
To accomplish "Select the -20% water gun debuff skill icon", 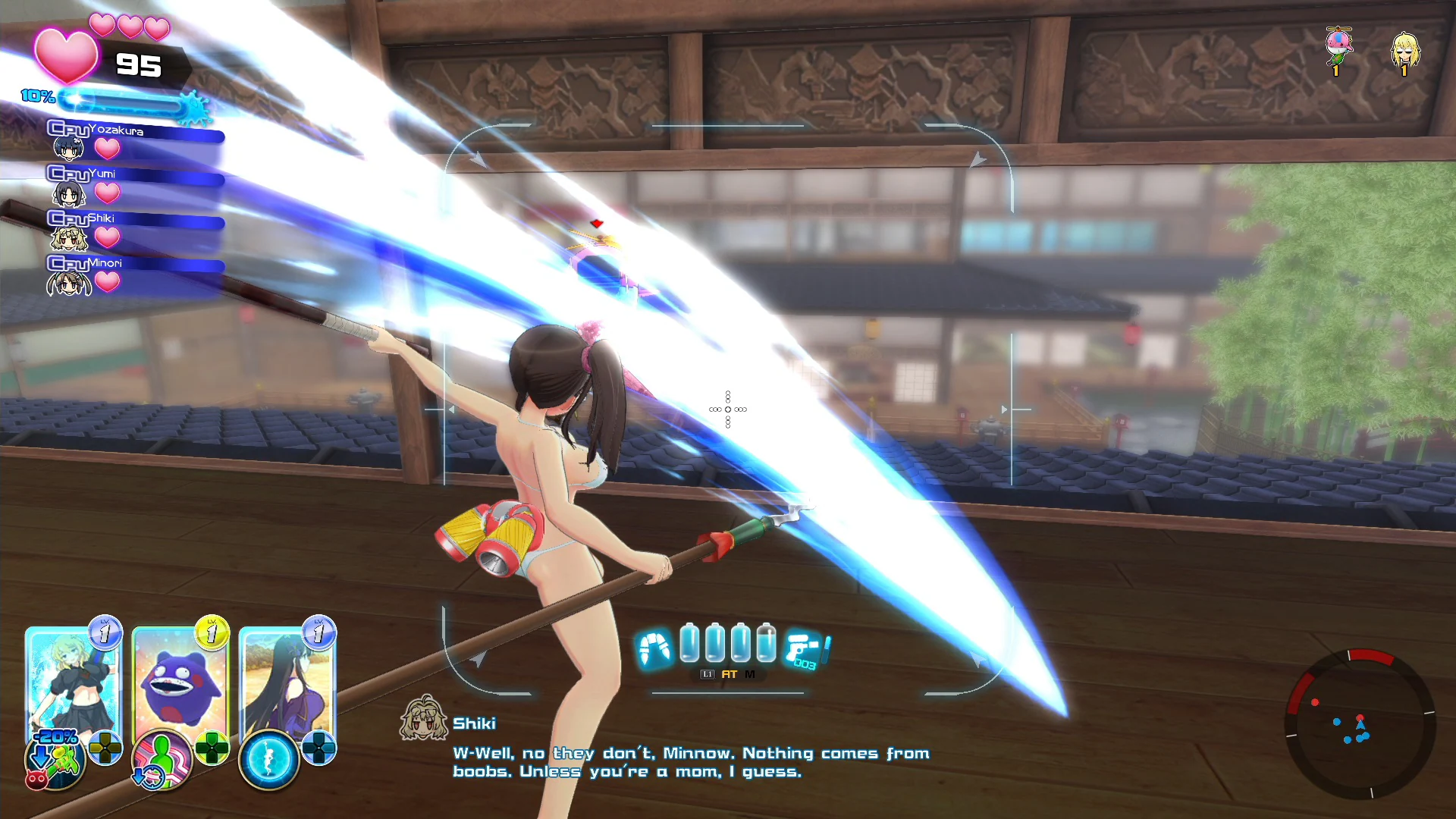I will pos(55,758).
